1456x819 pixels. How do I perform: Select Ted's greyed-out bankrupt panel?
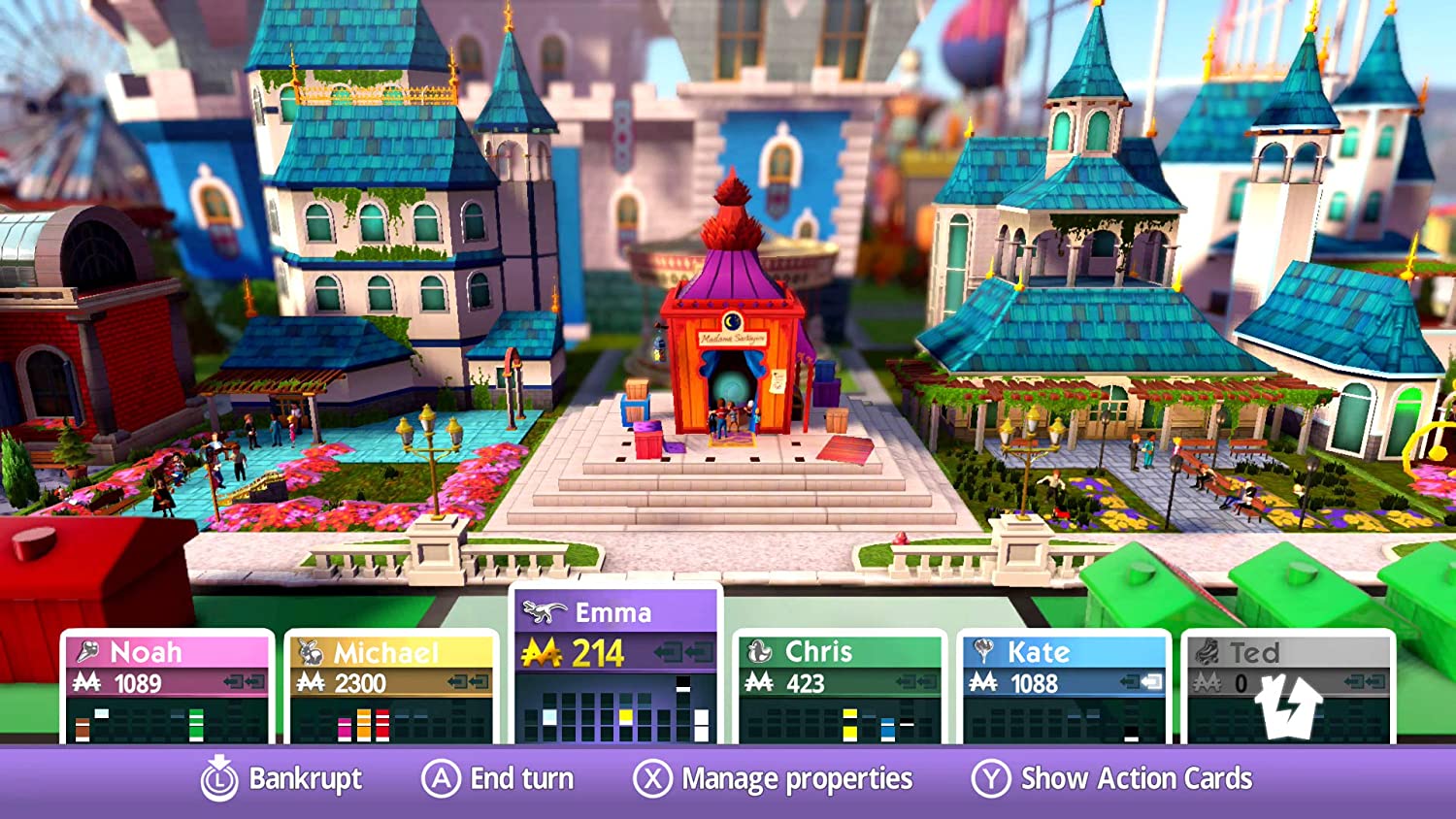[1288, 685]
